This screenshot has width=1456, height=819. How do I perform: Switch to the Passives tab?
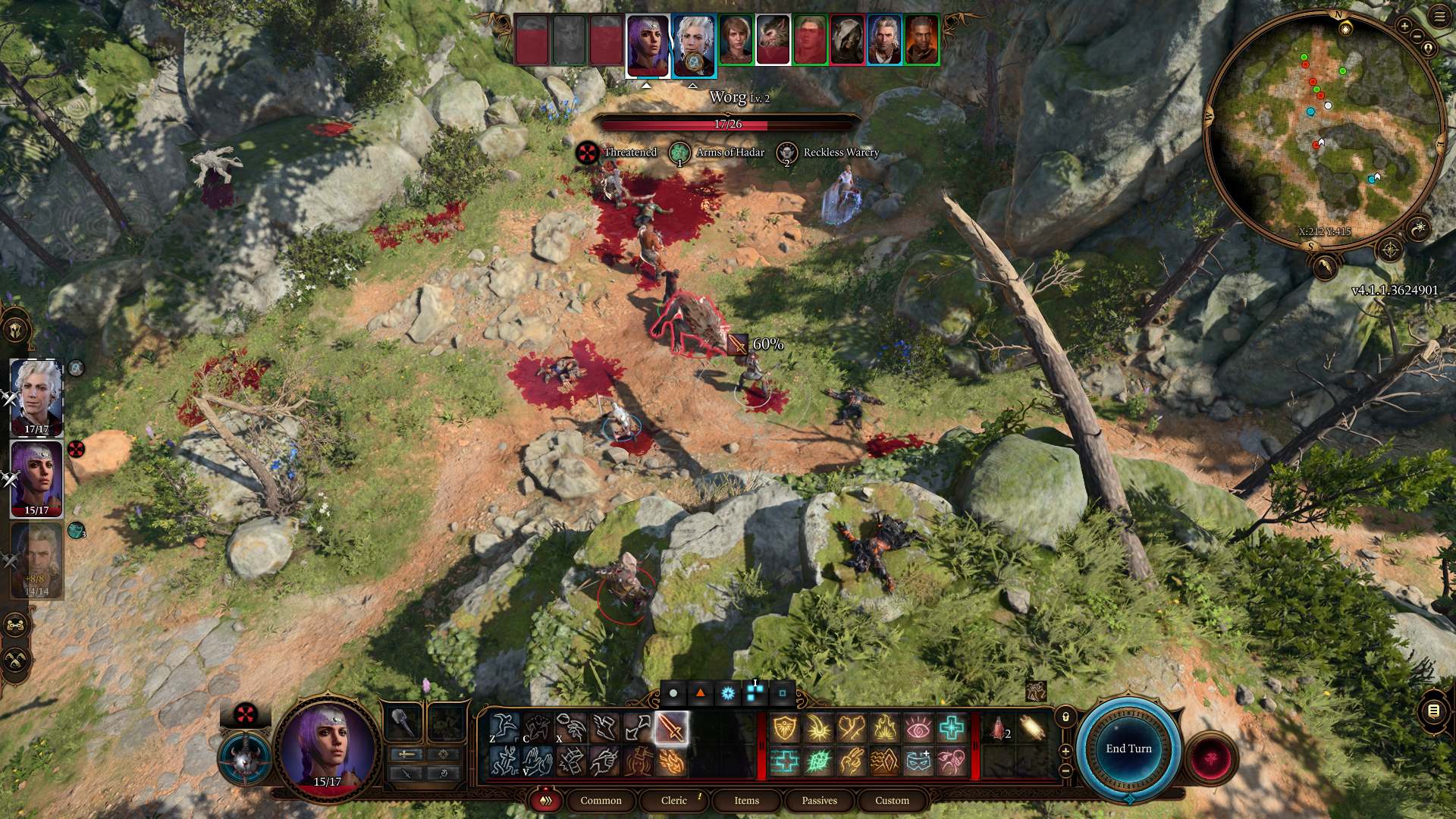pyautogui.click(x=819, y=801)
